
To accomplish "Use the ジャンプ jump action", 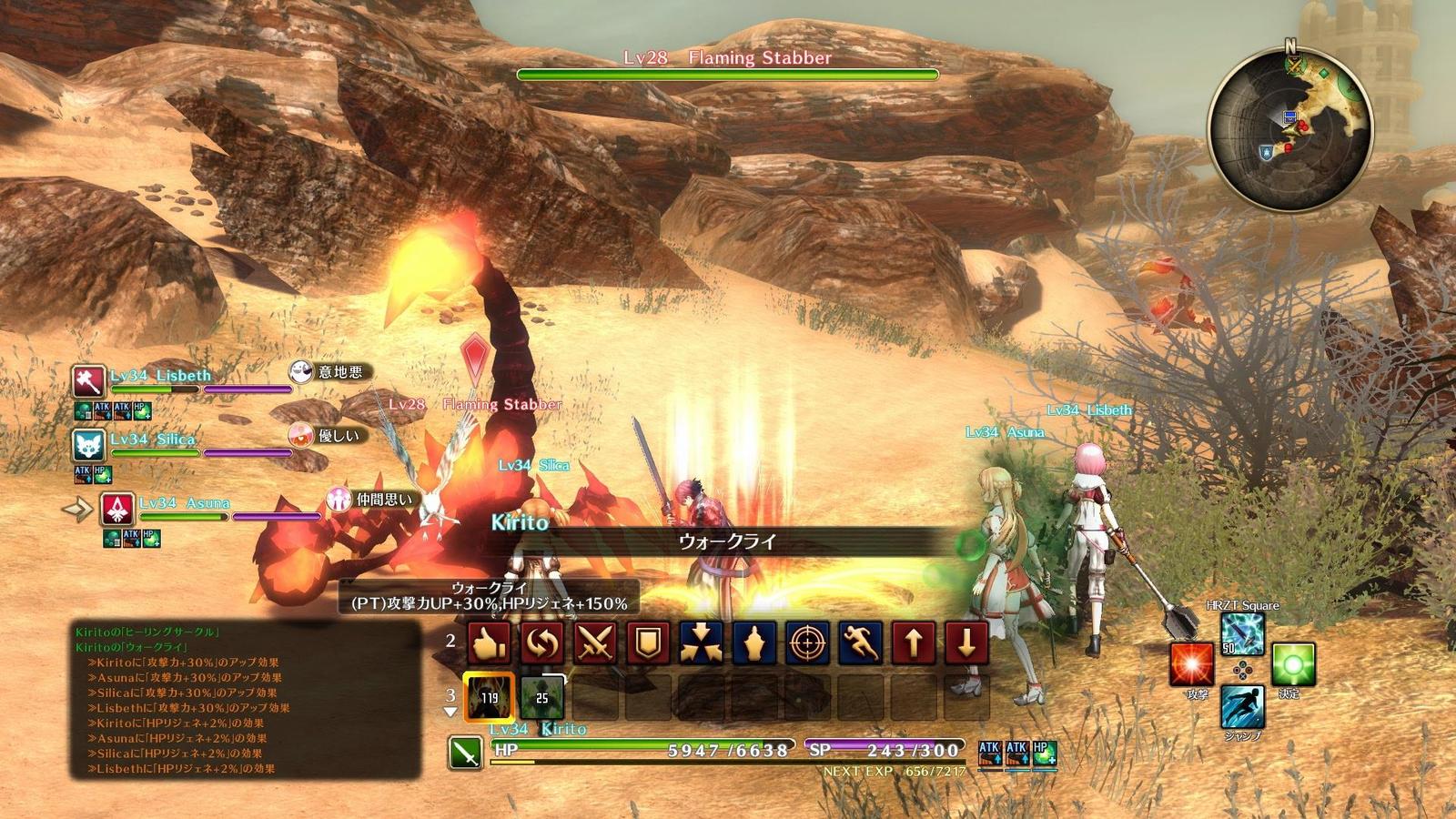I will (1242, 707).
